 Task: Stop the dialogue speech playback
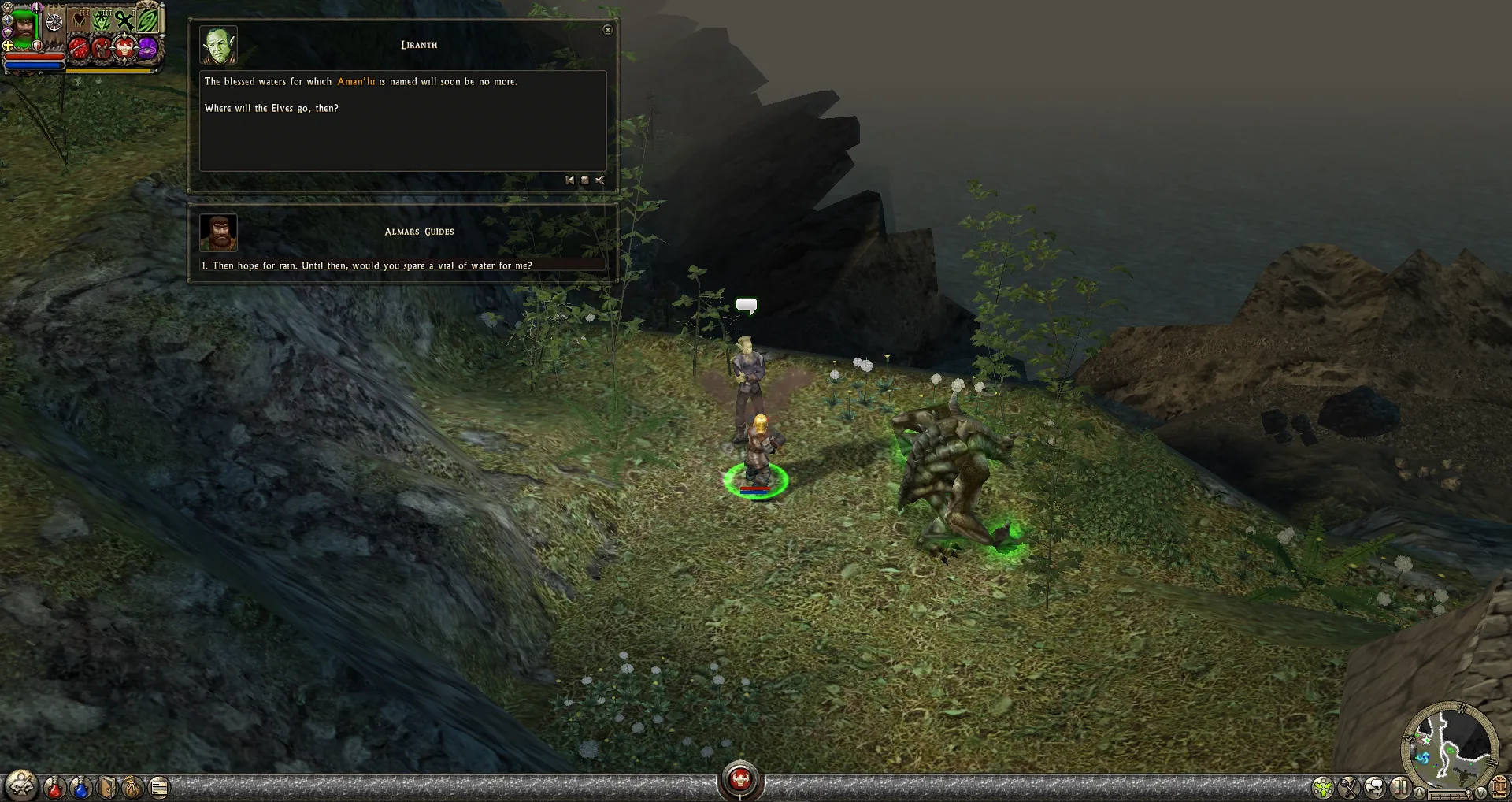pos(584,180)
